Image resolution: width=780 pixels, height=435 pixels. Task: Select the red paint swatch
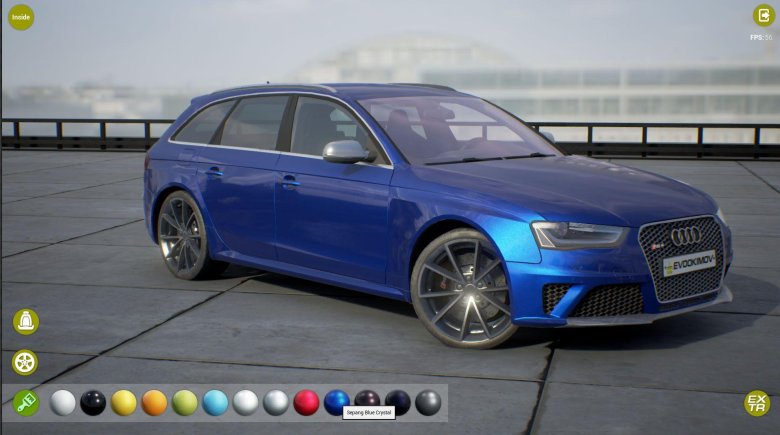[x=306, y=402]
